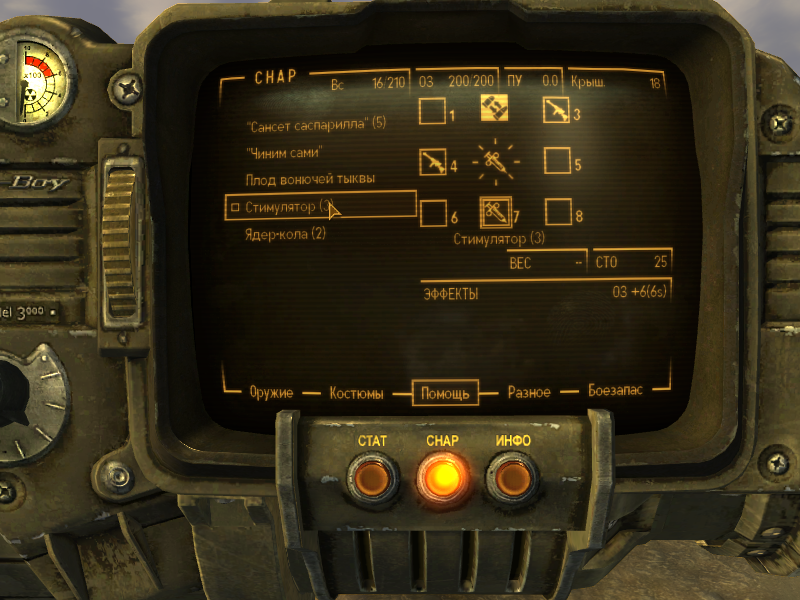Switch to the Оружие tab
Viewport: 800px width, 600px height.
pyautogui.click(x=271, y=393)
